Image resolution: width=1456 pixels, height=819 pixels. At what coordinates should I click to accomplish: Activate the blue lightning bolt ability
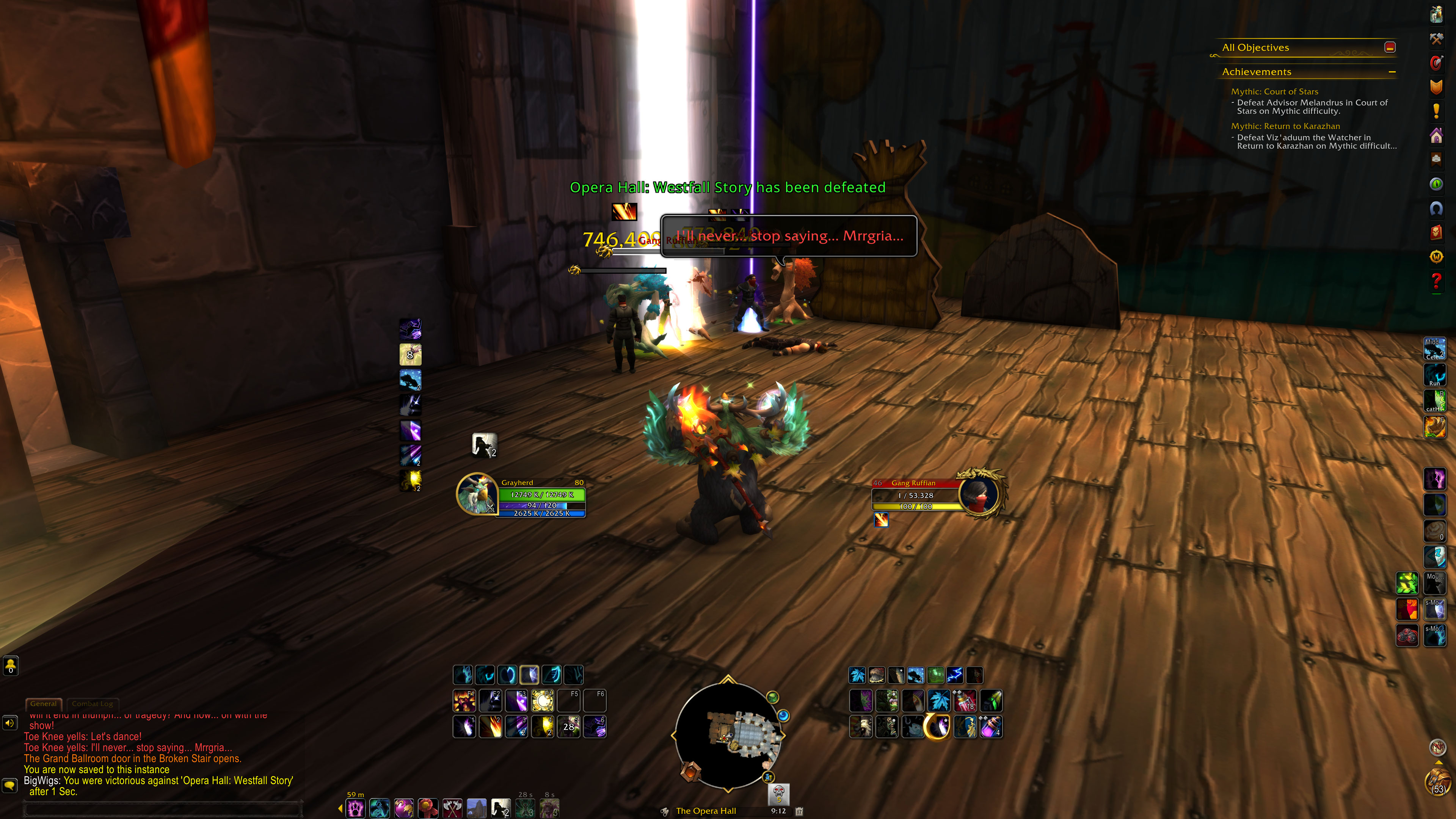pos(955,675)
